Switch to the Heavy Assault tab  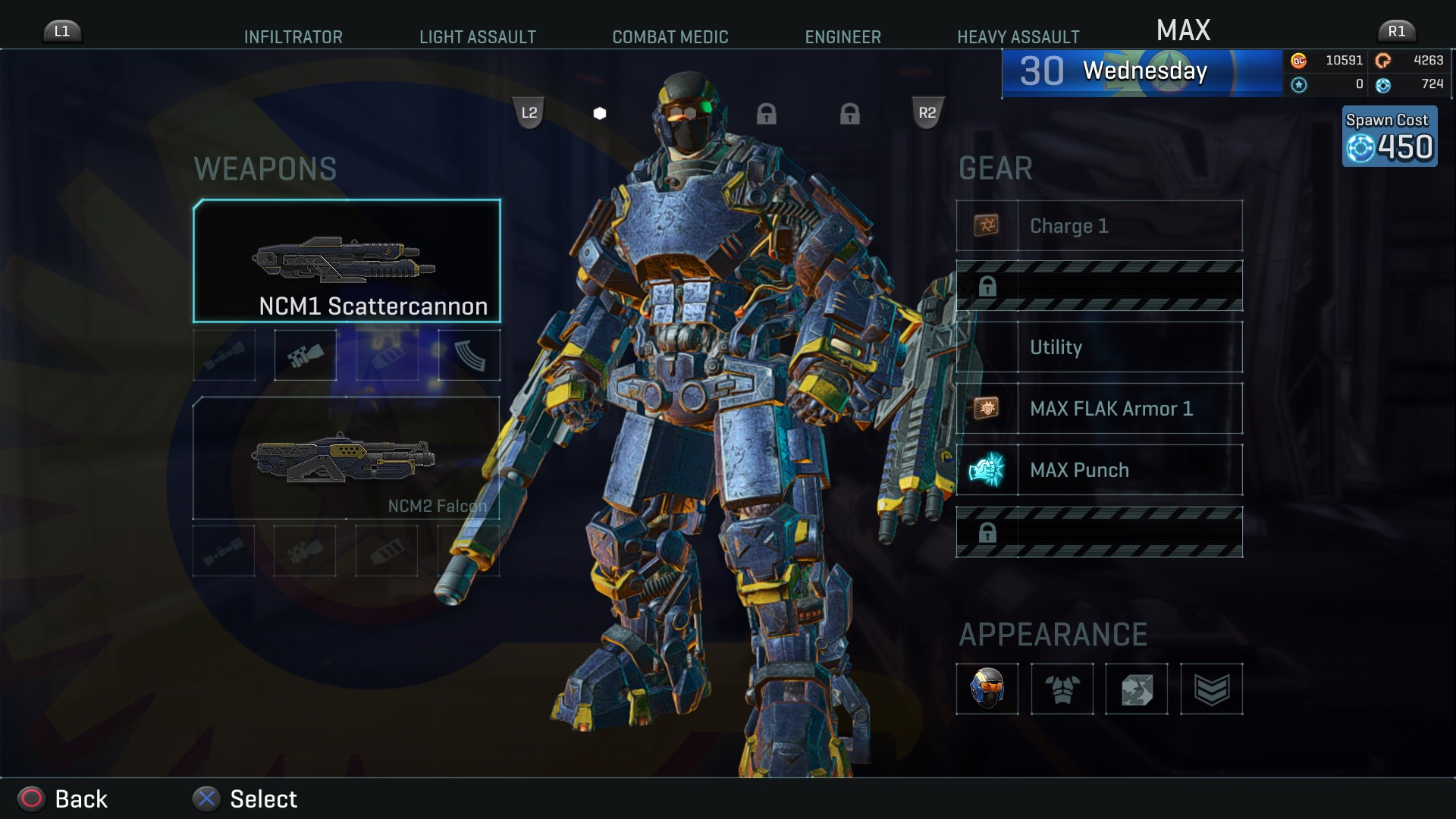pos(1018,37)
